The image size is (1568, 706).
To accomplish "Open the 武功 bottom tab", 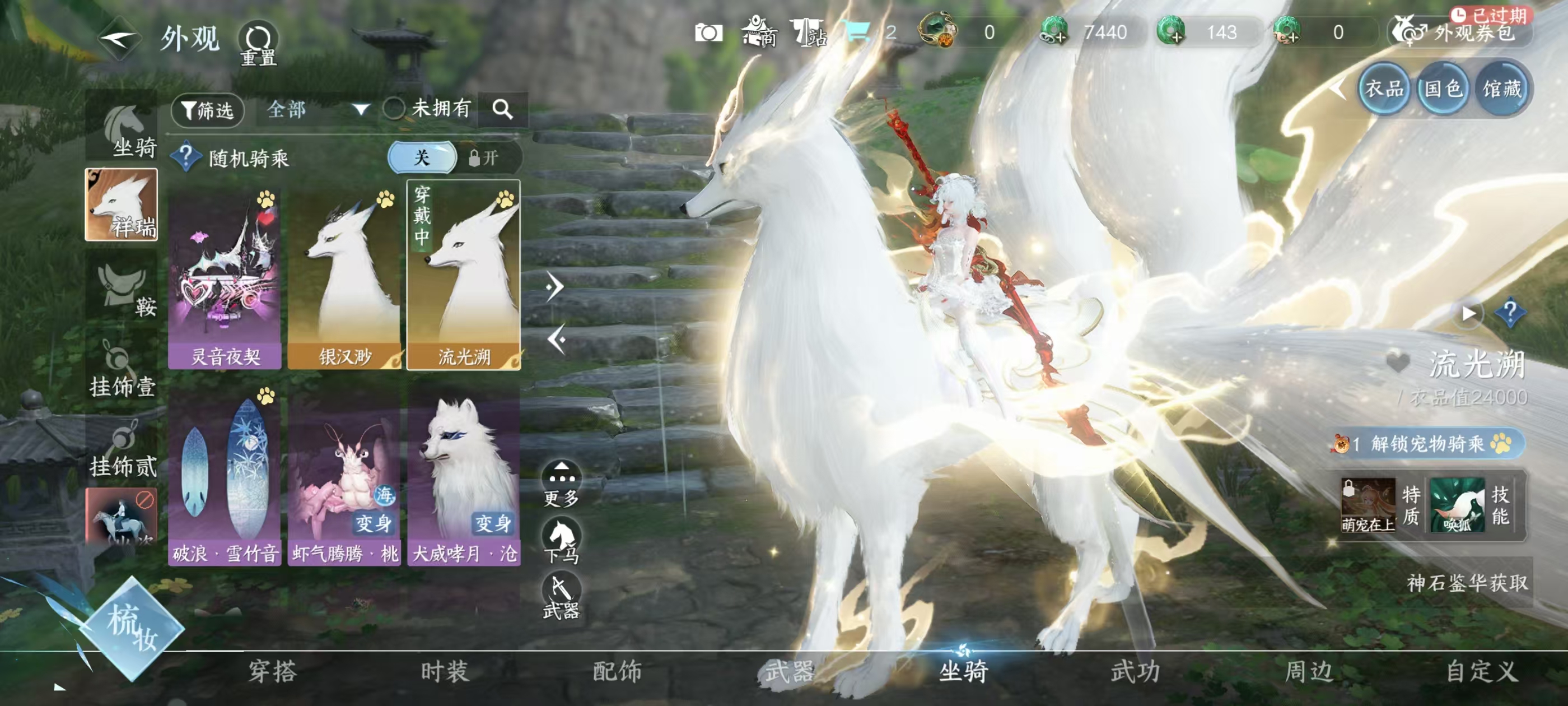I will (x=1135, y=671).
